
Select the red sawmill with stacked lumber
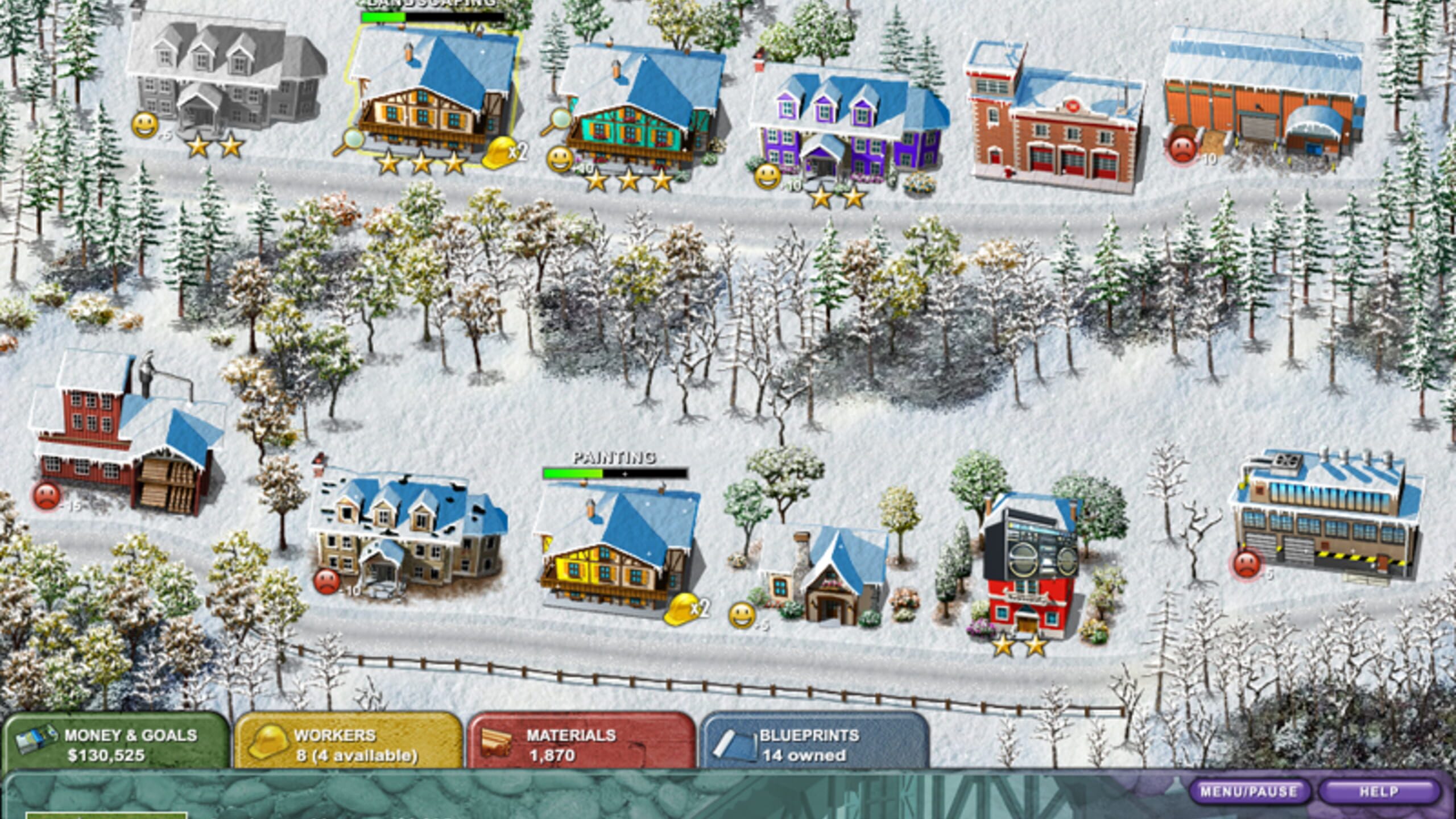[x=128, y=438]
